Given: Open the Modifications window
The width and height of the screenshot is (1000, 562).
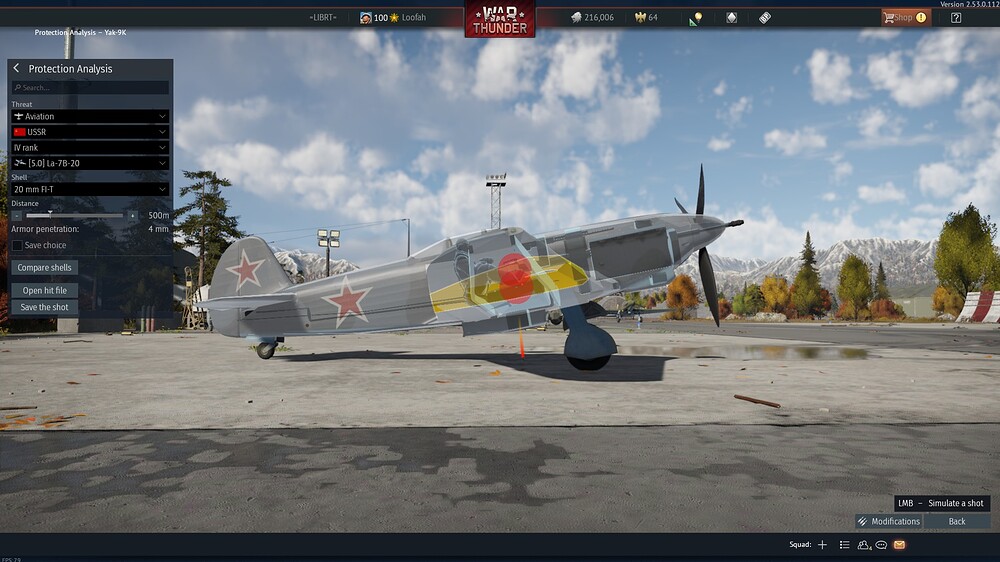Looking at the screenshot, I should click(x=888, y=521).
